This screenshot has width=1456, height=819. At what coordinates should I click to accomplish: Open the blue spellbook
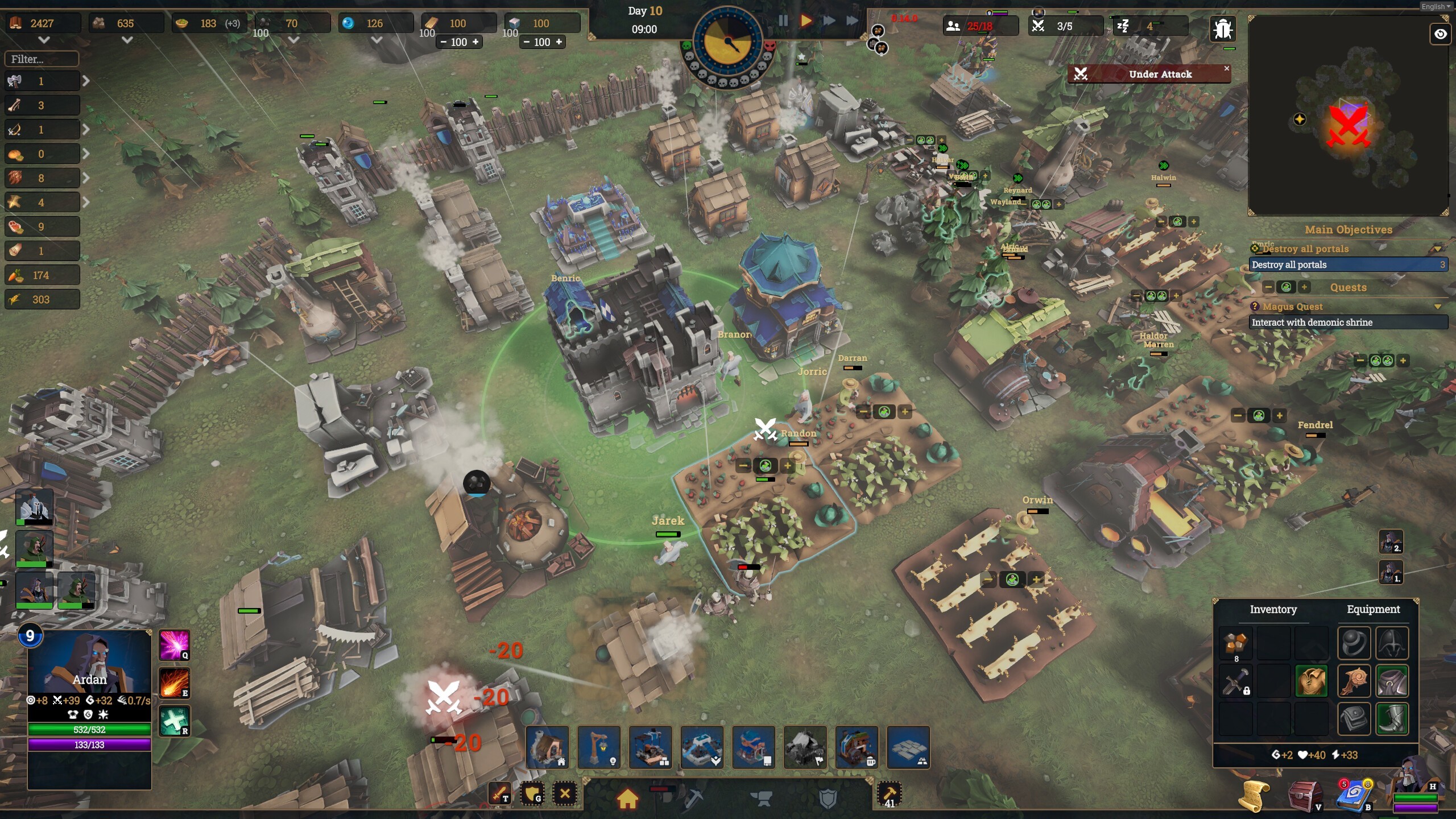[x=1354, y=796]
